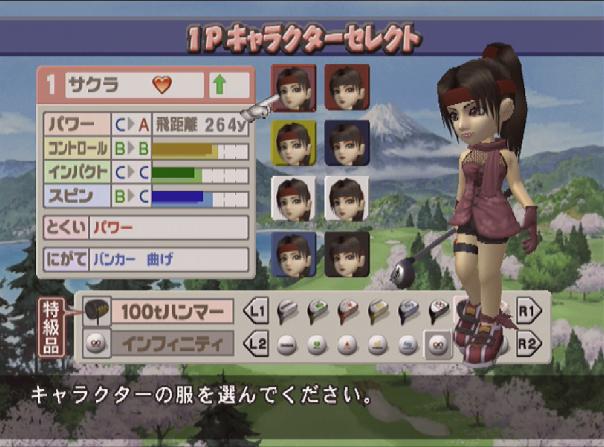This screenshot has height=447, width=604.
Task: Select the red costume with headband
Action: point(293,87)
